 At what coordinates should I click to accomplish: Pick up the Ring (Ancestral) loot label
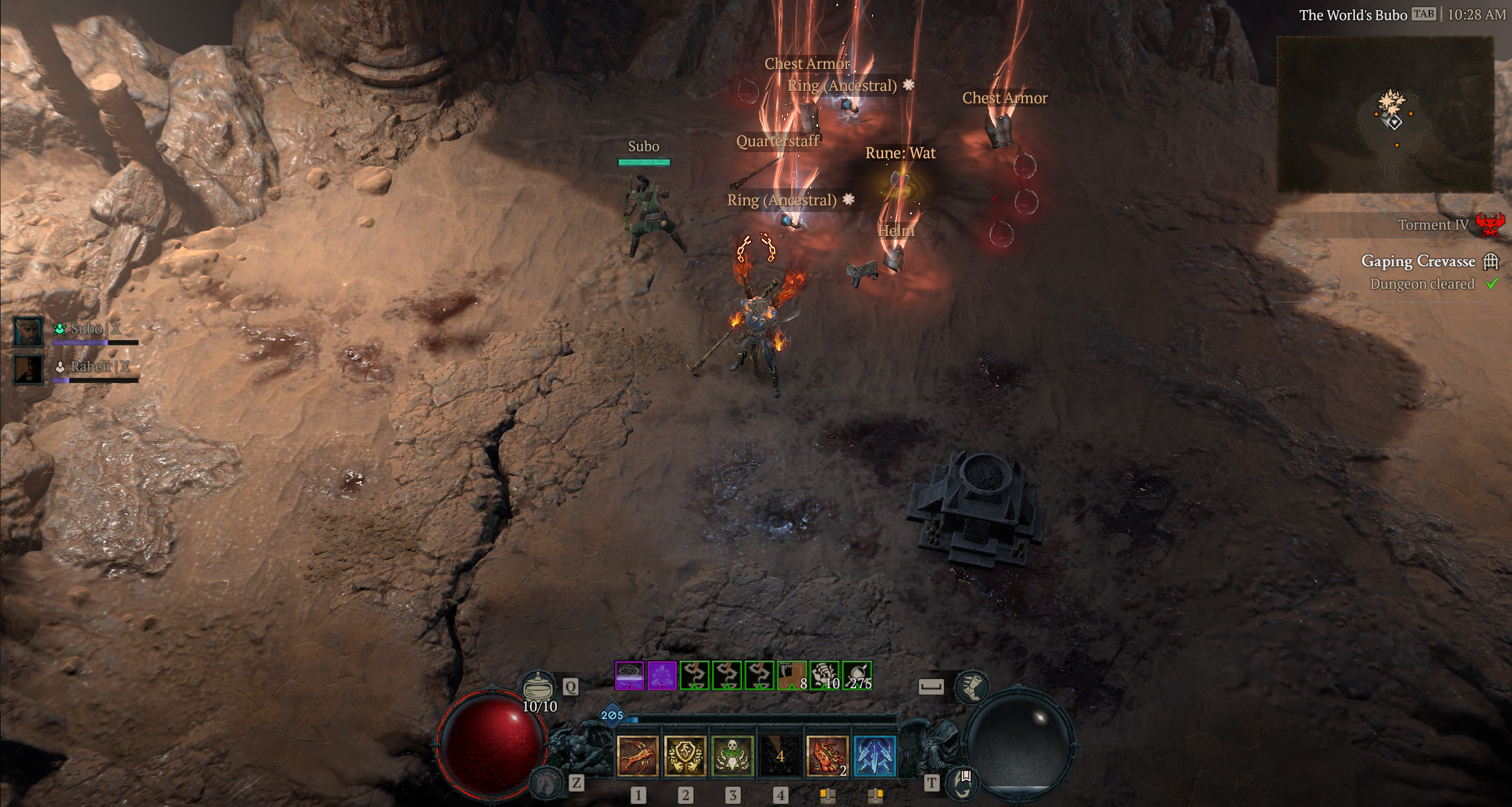[782, 200]
